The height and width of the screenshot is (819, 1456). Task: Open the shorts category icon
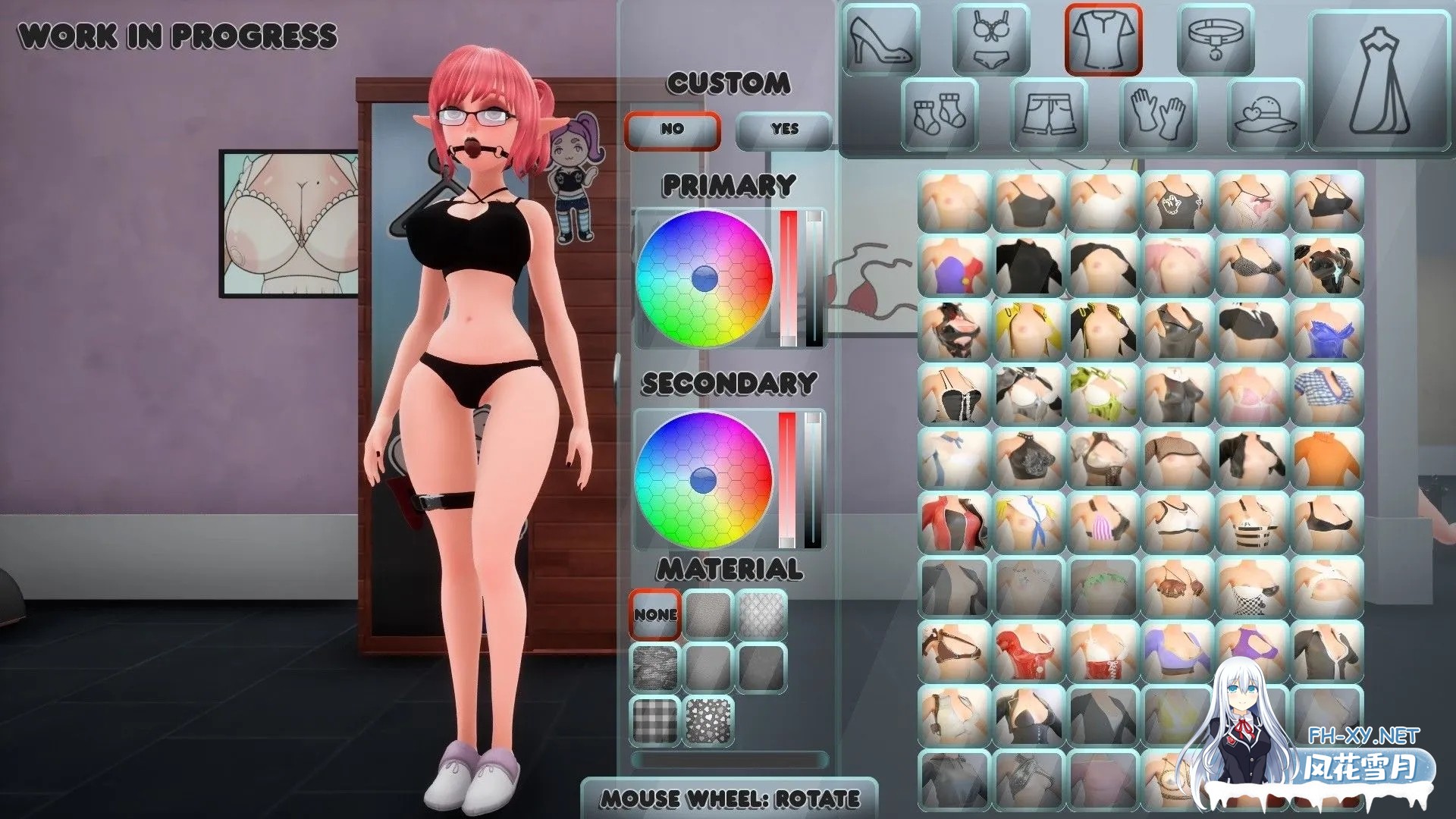1048,114
